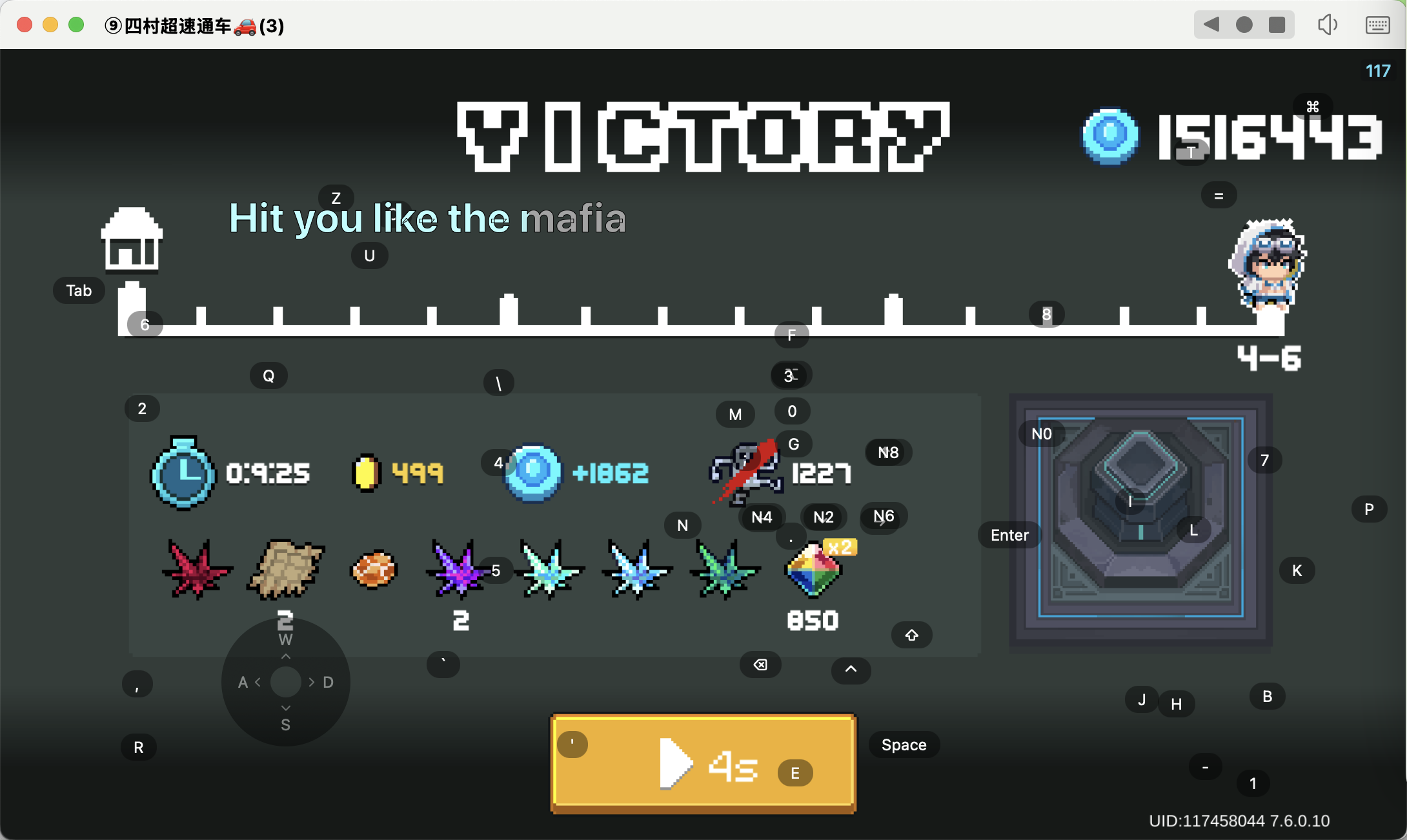Click the stopwatch icon showing 0:9:25
Viewport: 1407px width, 840px height.
click(183, 473)
